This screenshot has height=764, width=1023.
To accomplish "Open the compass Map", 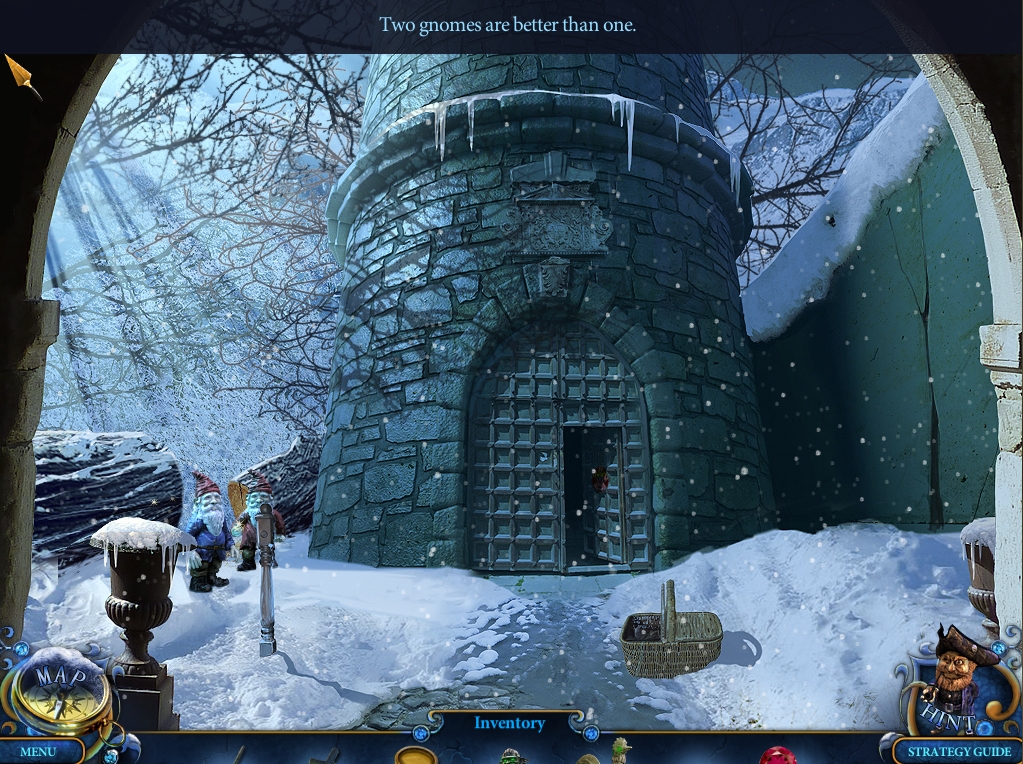I will pyautogui.click(x=59, y=690).
